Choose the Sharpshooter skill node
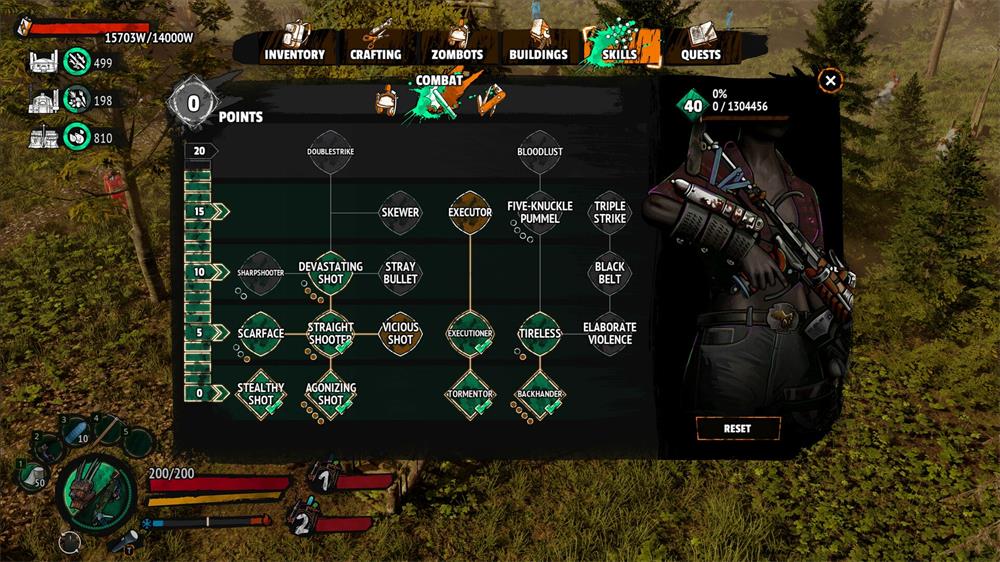The width and height of the screenshot is (1000, 562). pos(261,273)
